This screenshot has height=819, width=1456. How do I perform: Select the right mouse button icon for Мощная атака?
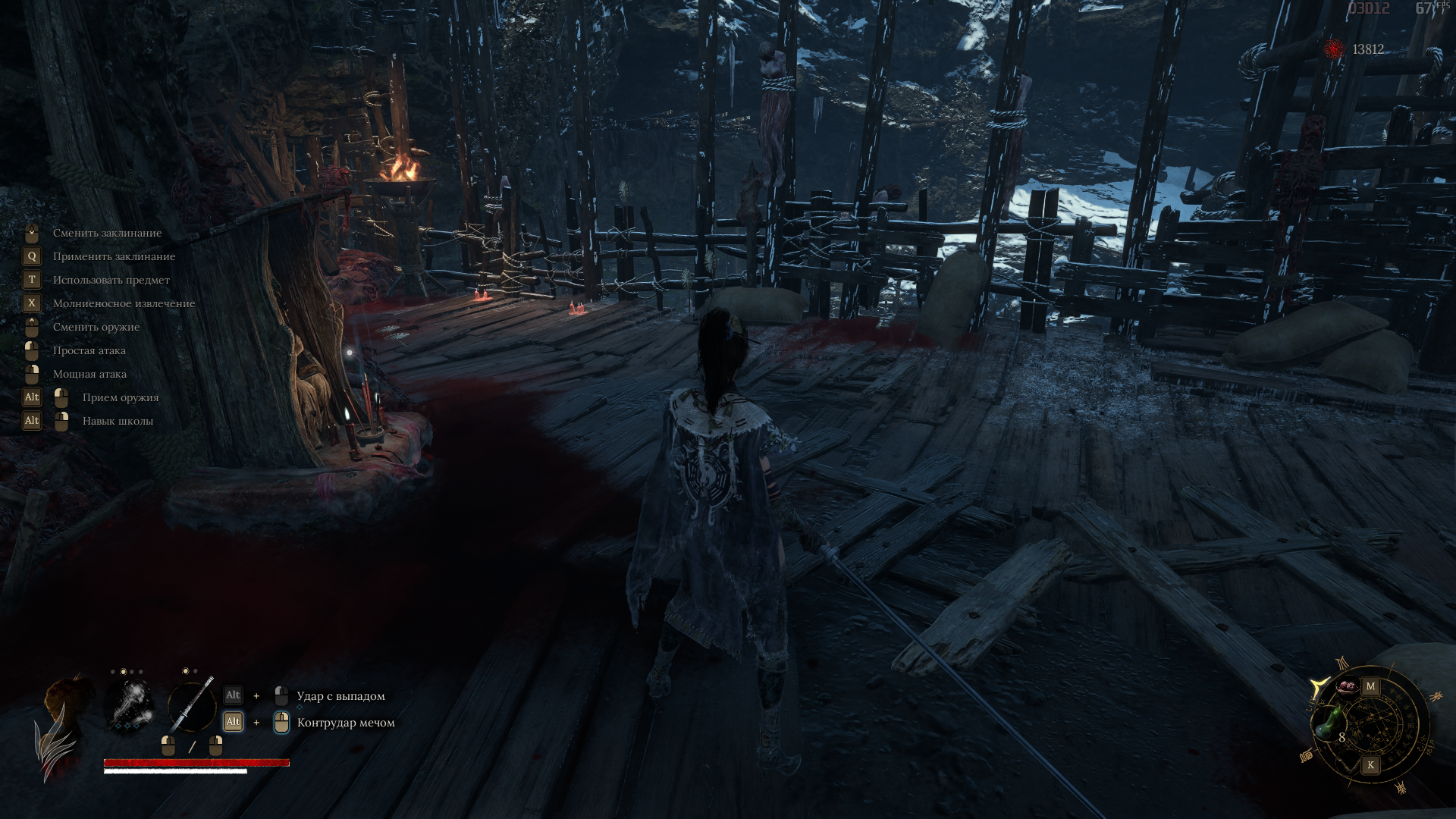pos(30,374)
